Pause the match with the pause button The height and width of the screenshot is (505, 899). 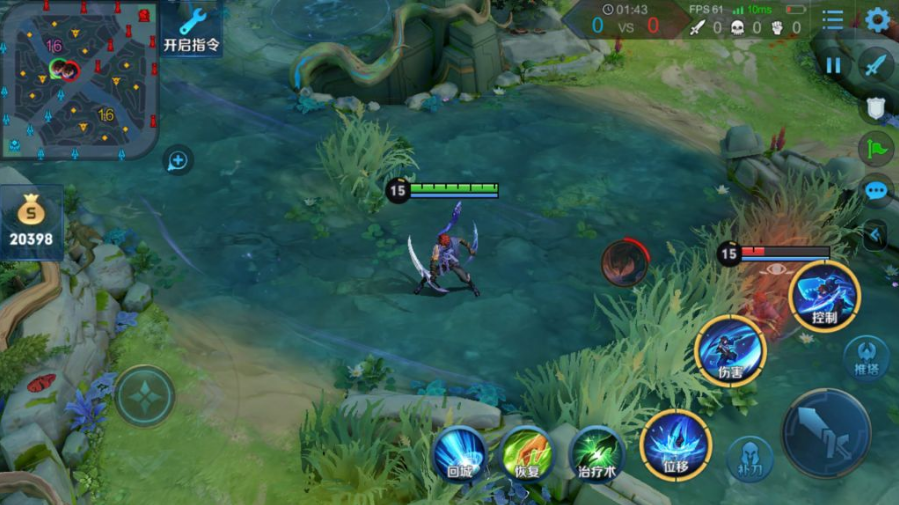click(833, 65)
